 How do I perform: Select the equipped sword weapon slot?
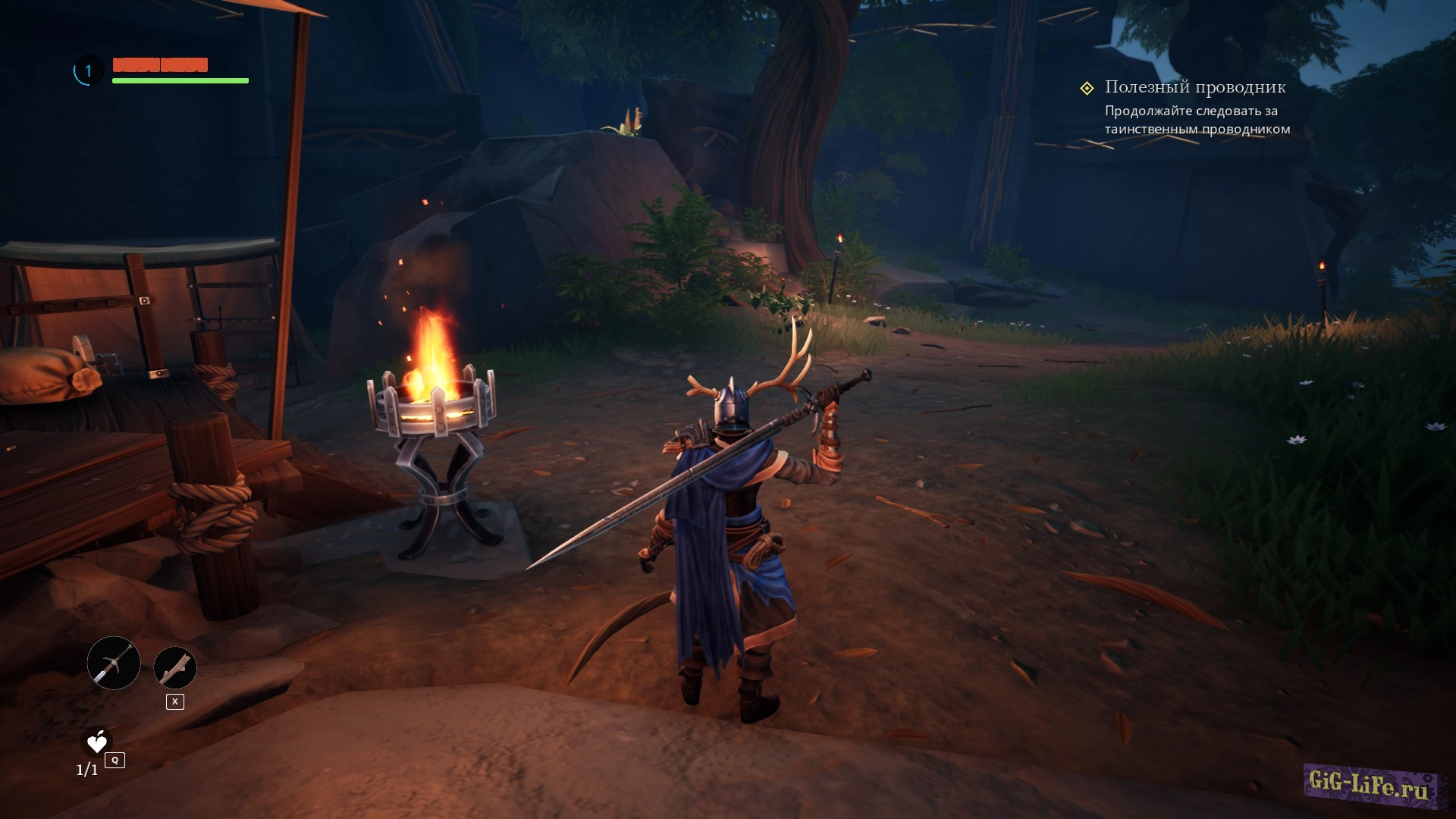point(114,663)
